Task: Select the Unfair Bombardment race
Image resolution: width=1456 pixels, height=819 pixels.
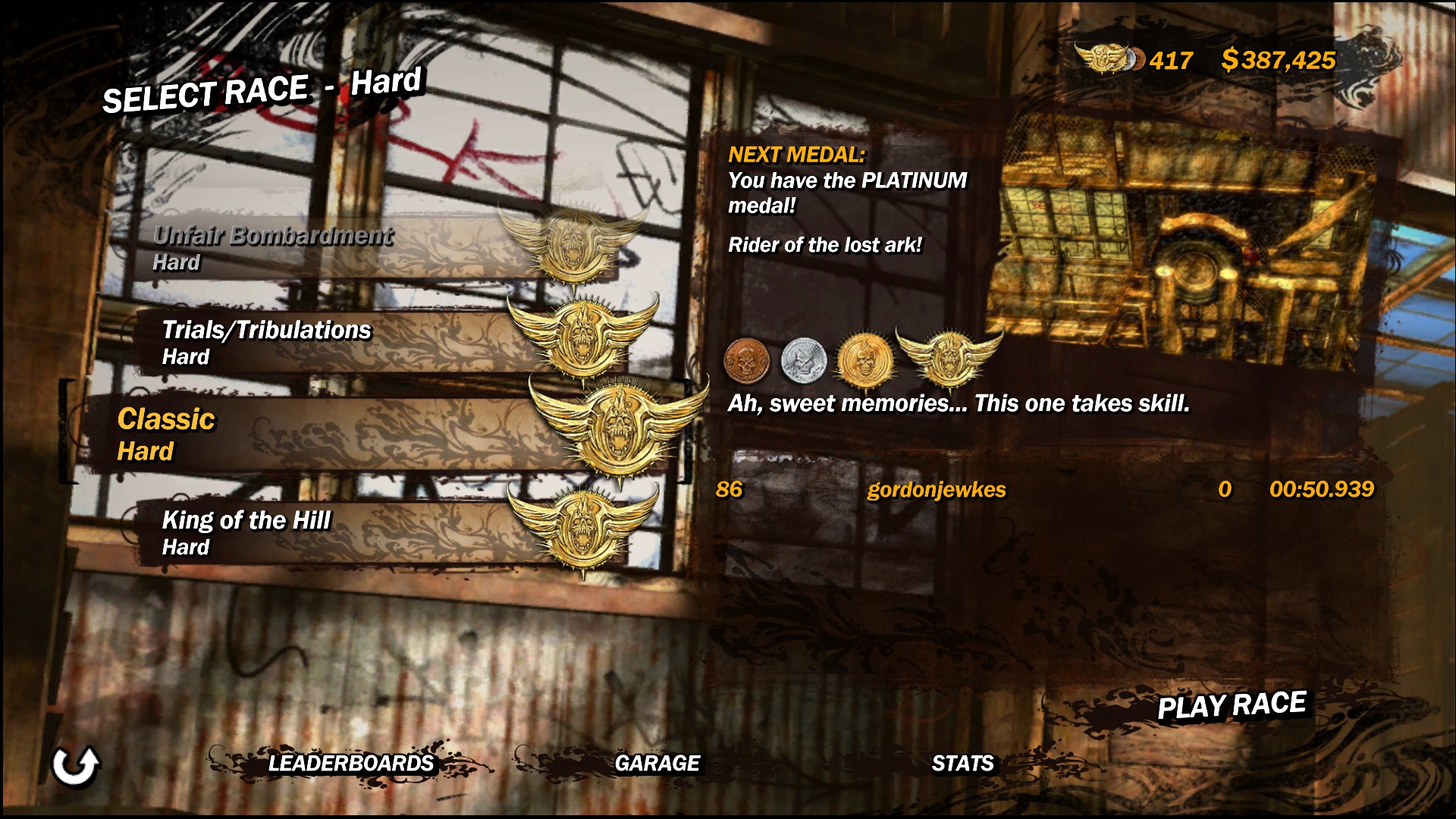Action: tap(273, 247)
